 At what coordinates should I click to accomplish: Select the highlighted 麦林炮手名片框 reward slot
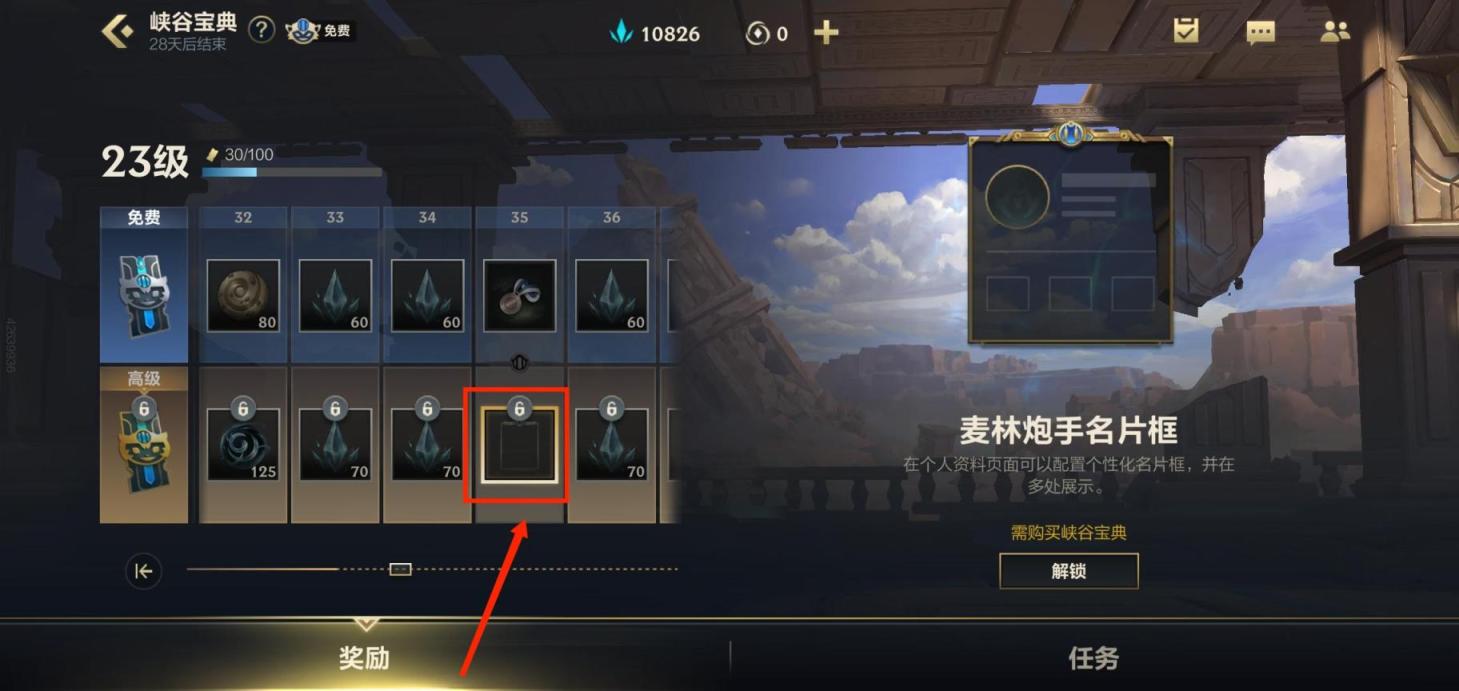(519, 445)
